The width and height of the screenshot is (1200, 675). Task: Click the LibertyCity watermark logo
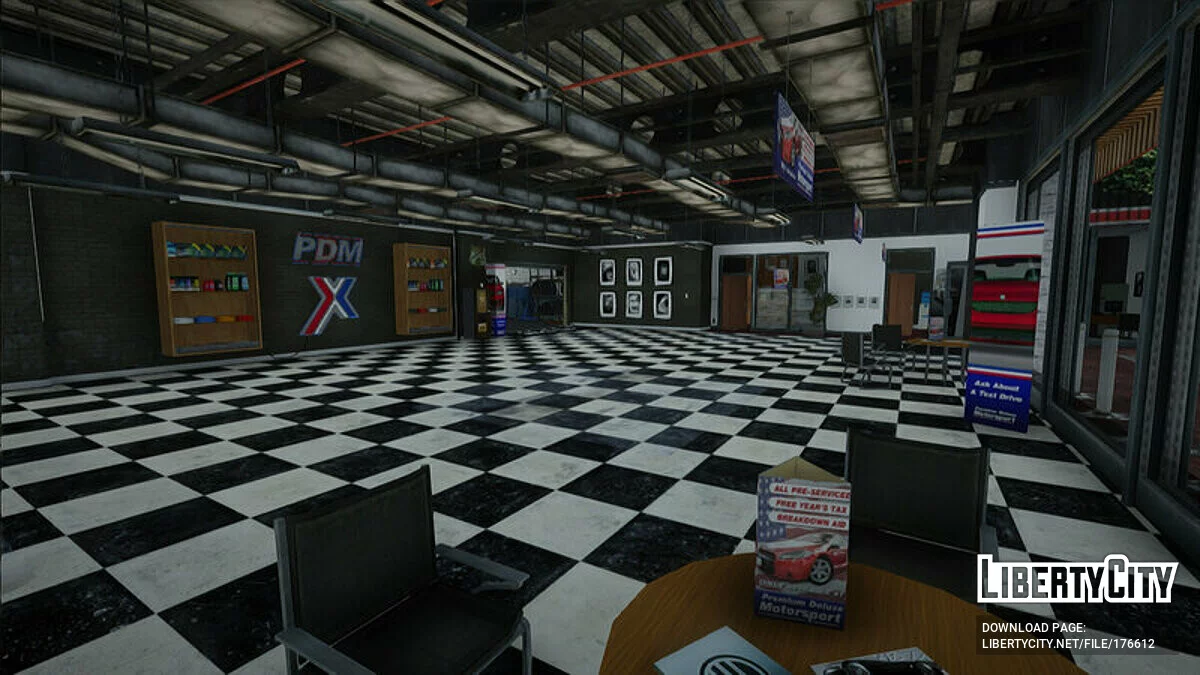pos(1077,580)
